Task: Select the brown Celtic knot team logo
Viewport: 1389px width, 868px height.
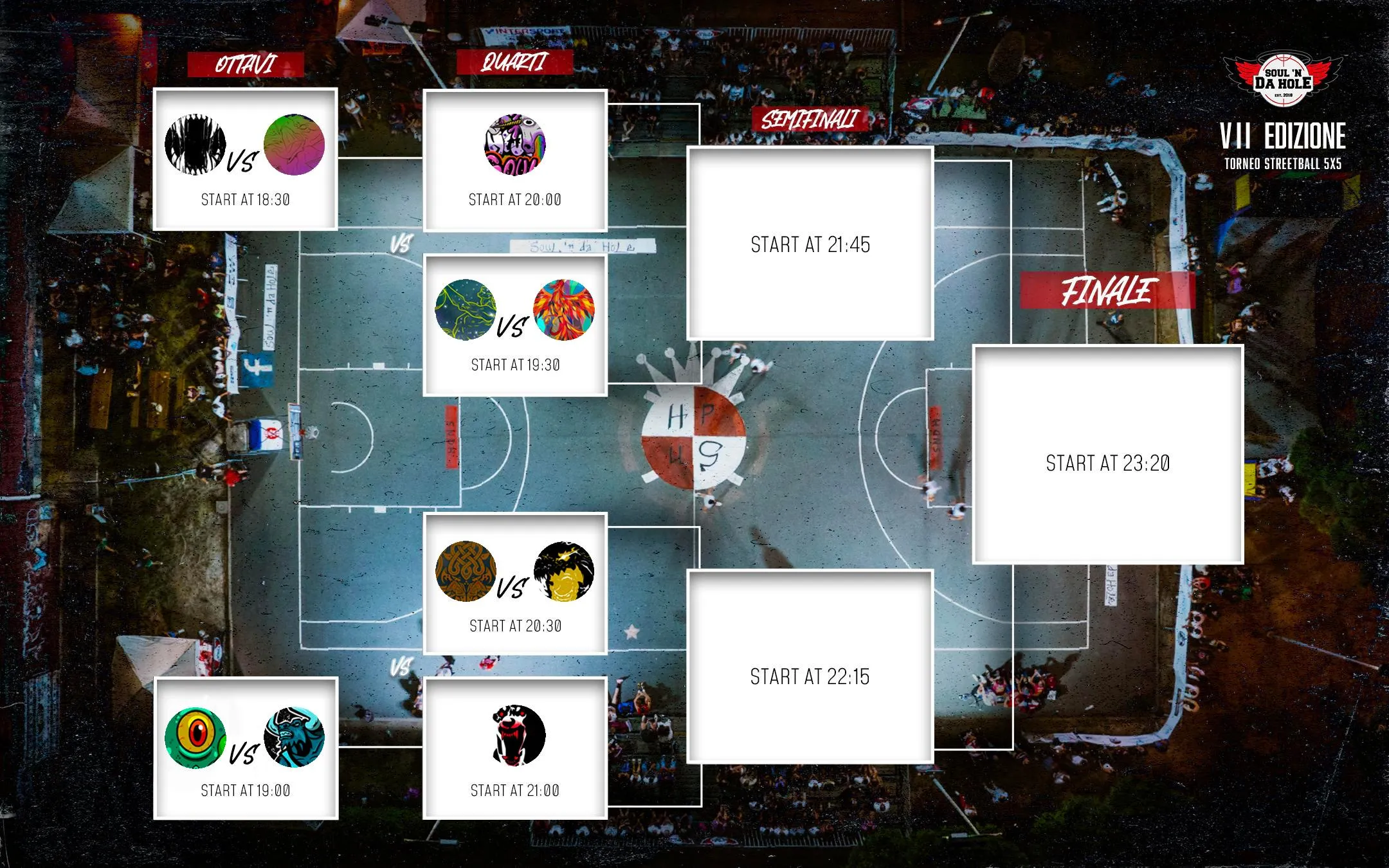Action: tap(466, 571)
